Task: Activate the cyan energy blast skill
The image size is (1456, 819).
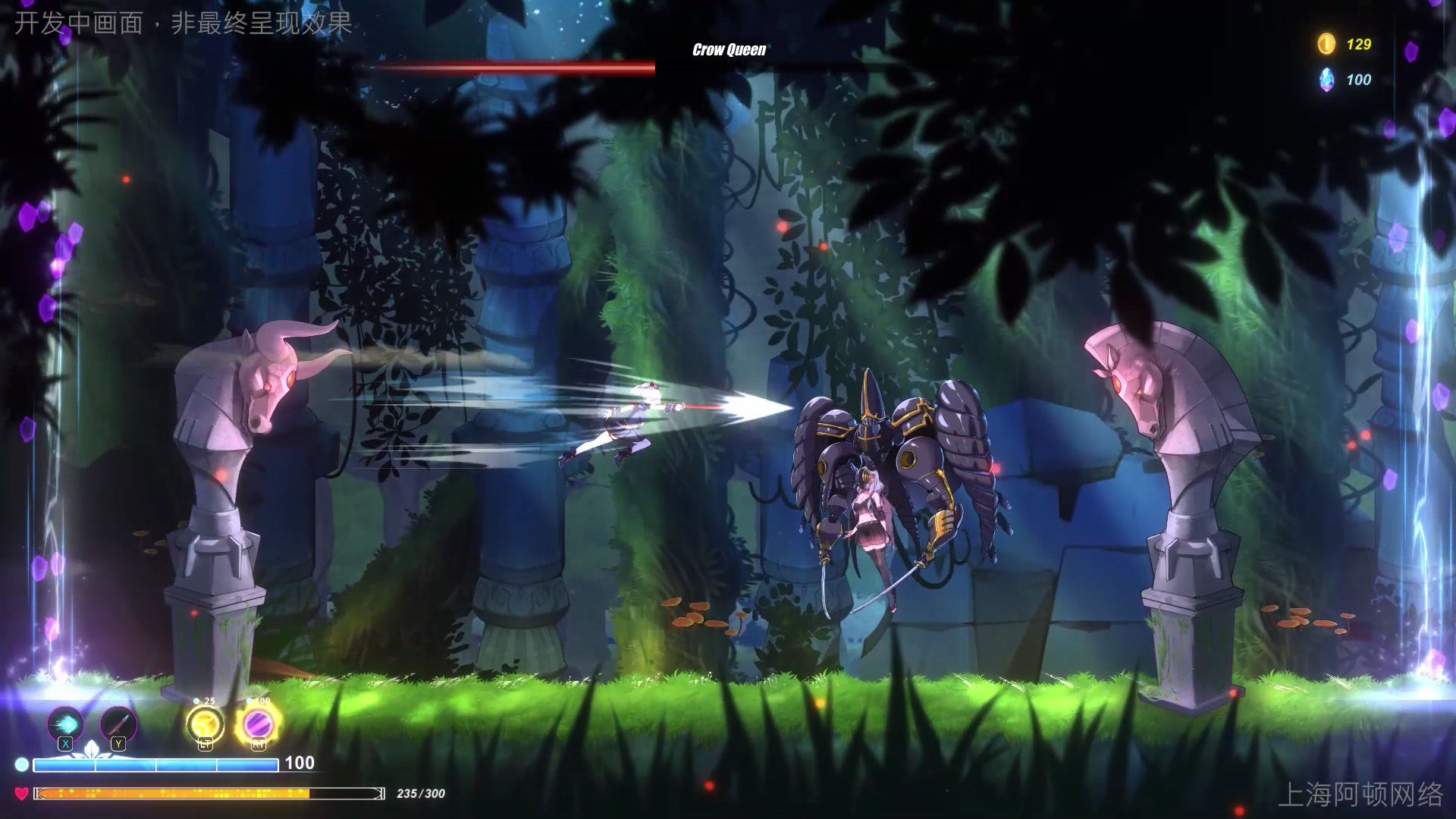Action: 65,723
